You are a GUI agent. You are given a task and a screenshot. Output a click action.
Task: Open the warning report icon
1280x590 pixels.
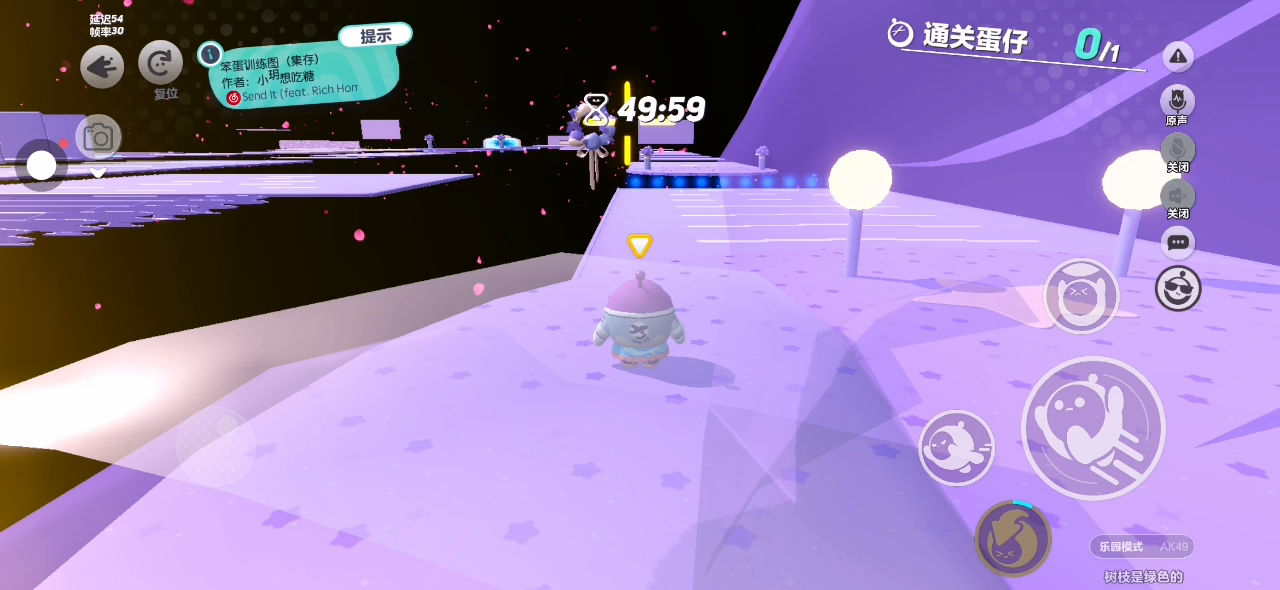click(1178, 57)
